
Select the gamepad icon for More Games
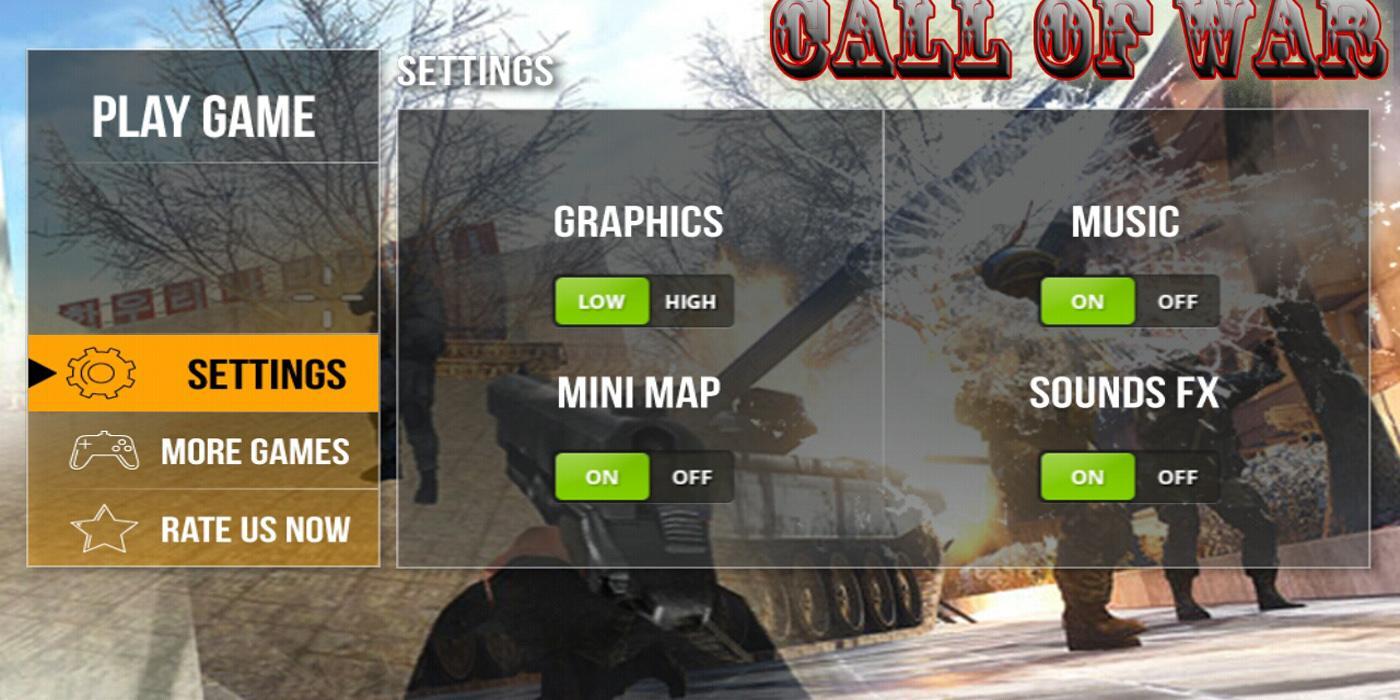pyautogui.click(x=104, y=451)
